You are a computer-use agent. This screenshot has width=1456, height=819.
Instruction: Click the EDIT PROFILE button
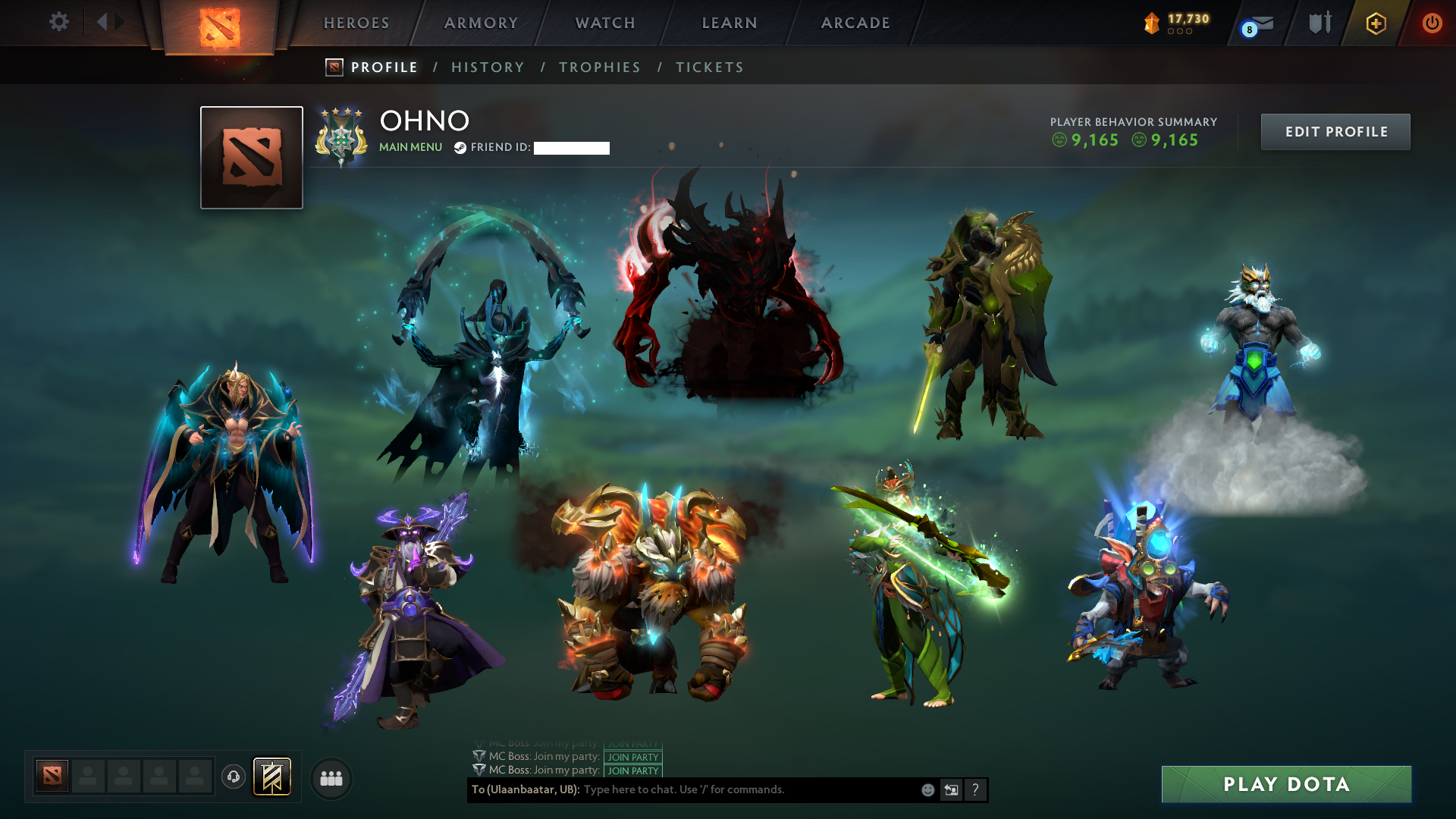(x=1335, y=131)
